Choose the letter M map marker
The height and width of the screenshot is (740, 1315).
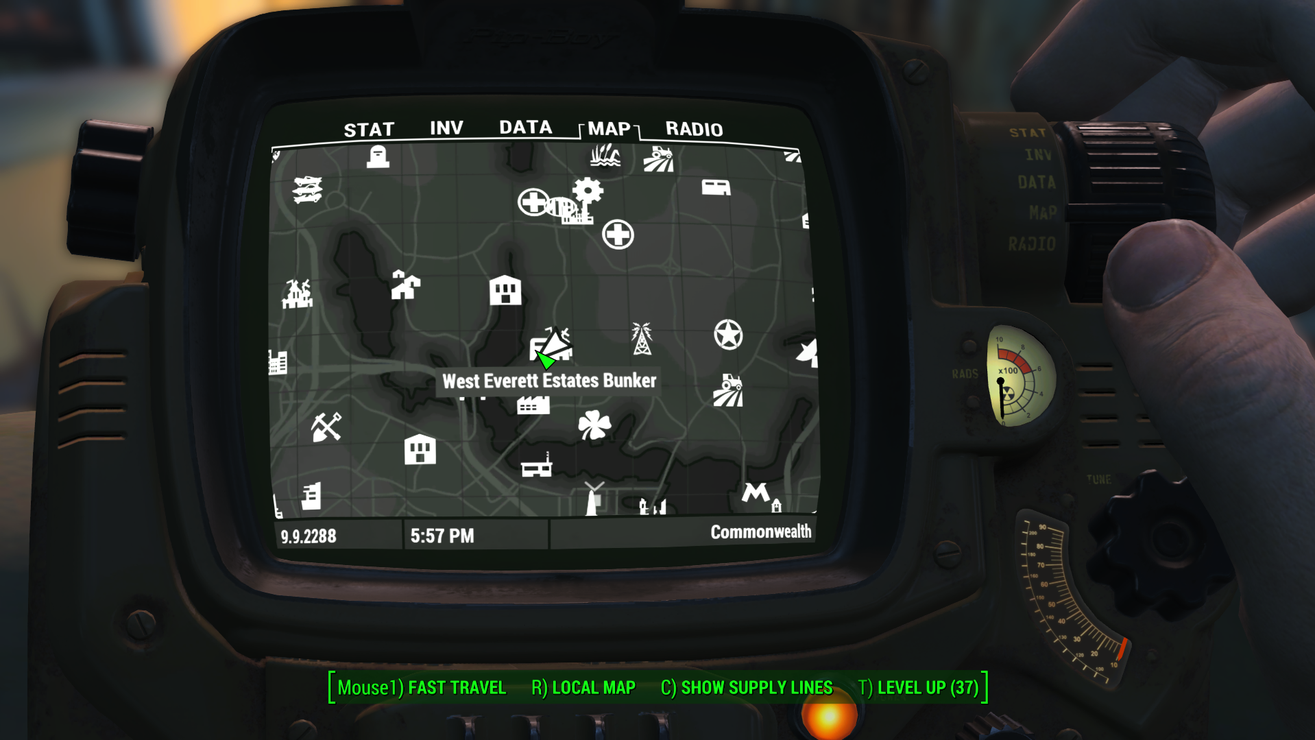click(x=755, y=492)
